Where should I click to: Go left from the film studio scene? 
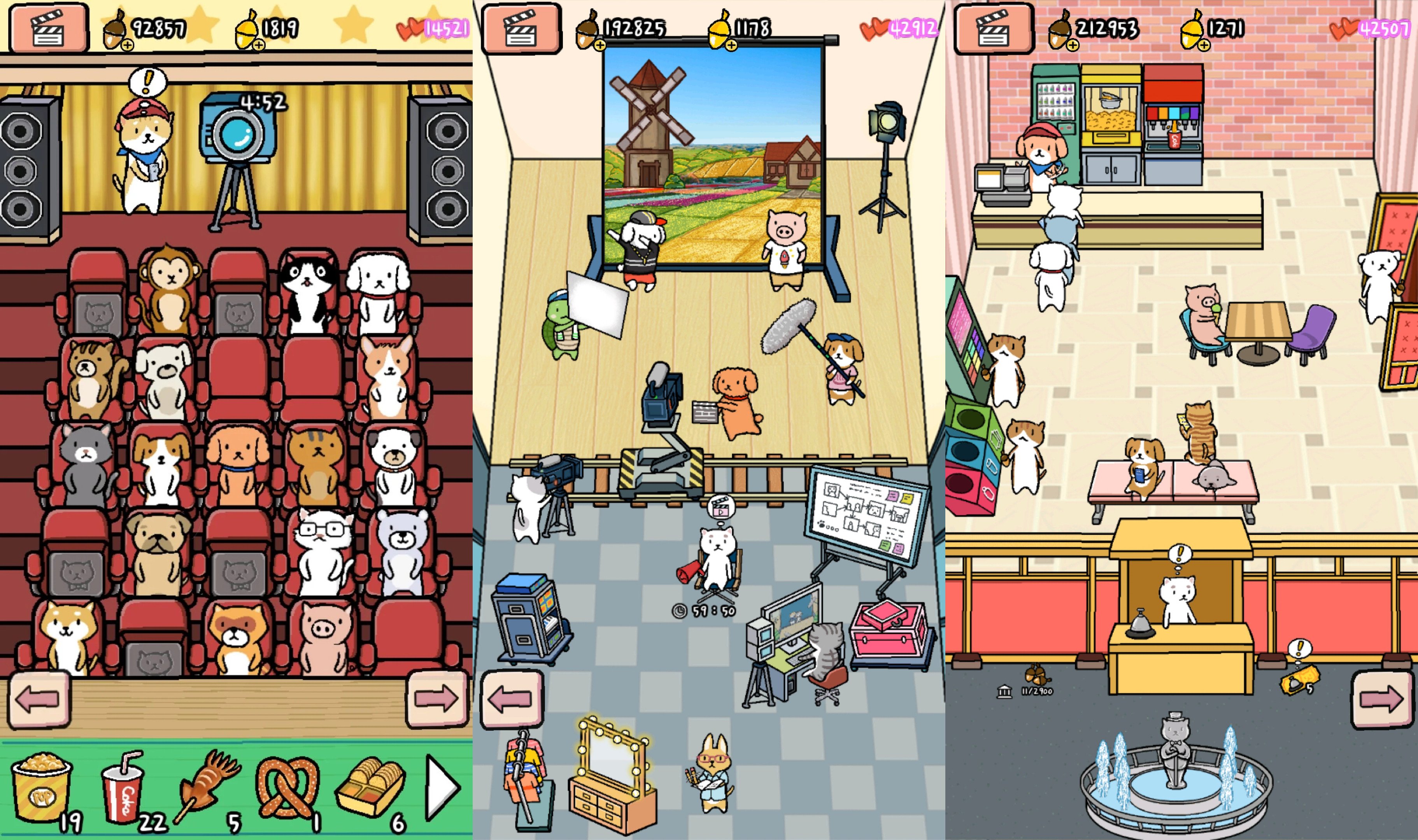click(510, 700)
